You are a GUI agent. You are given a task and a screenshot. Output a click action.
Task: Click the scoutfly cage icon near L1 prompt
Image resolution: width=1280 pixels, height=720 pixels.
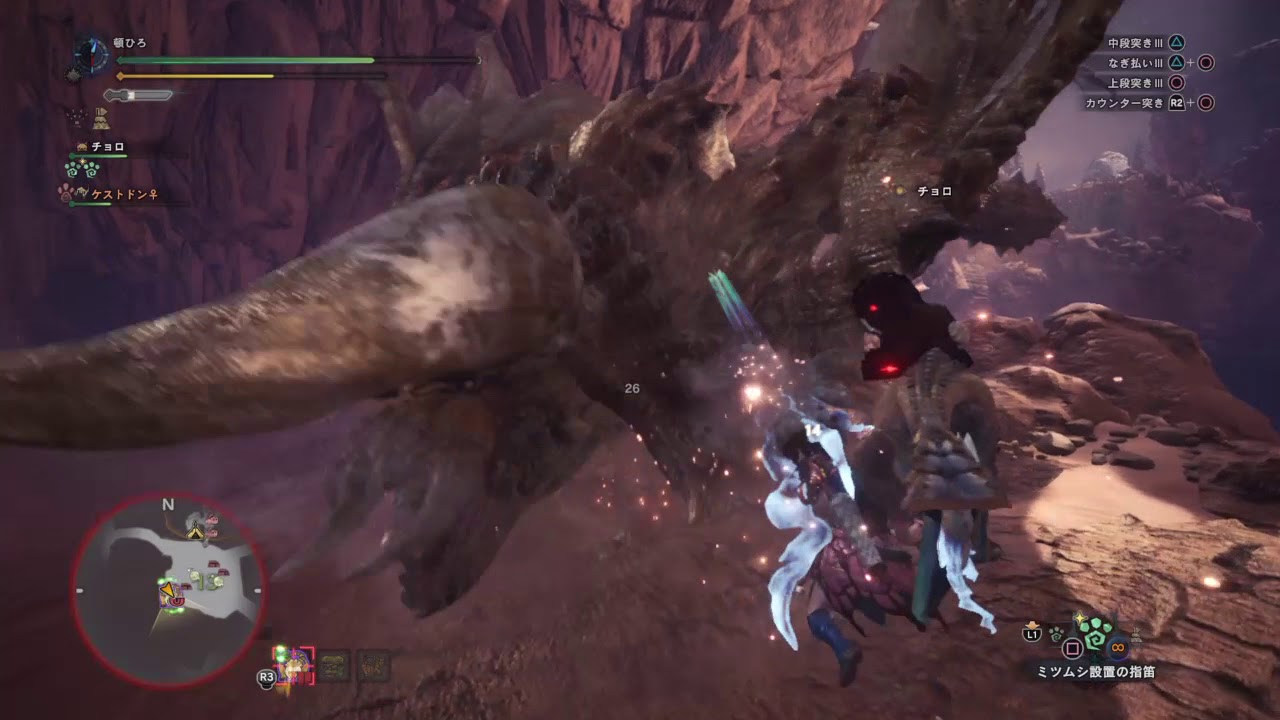[1056, 635]
